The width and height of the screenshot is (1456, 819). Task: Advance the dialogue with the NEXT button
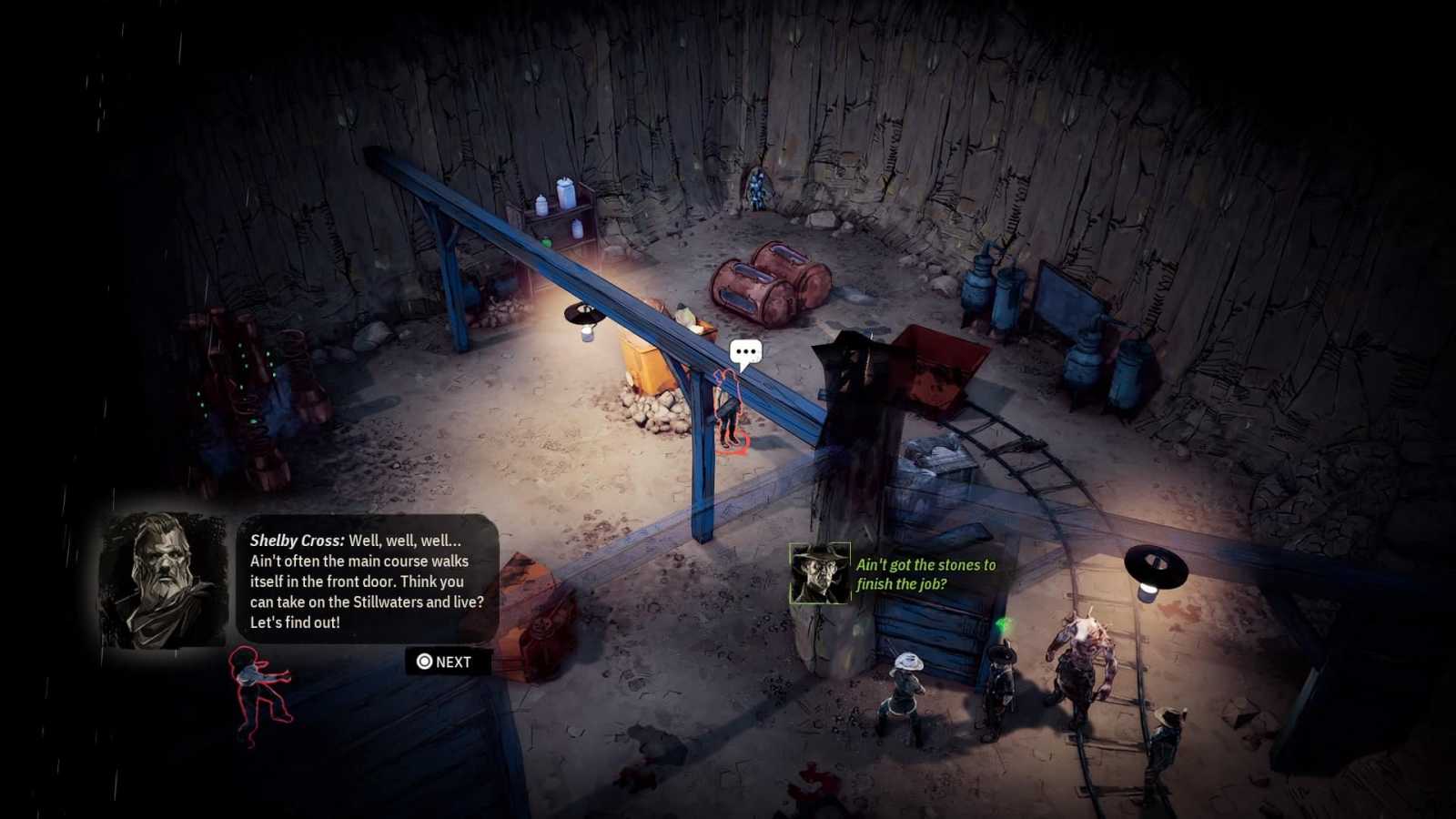[445, 662]
